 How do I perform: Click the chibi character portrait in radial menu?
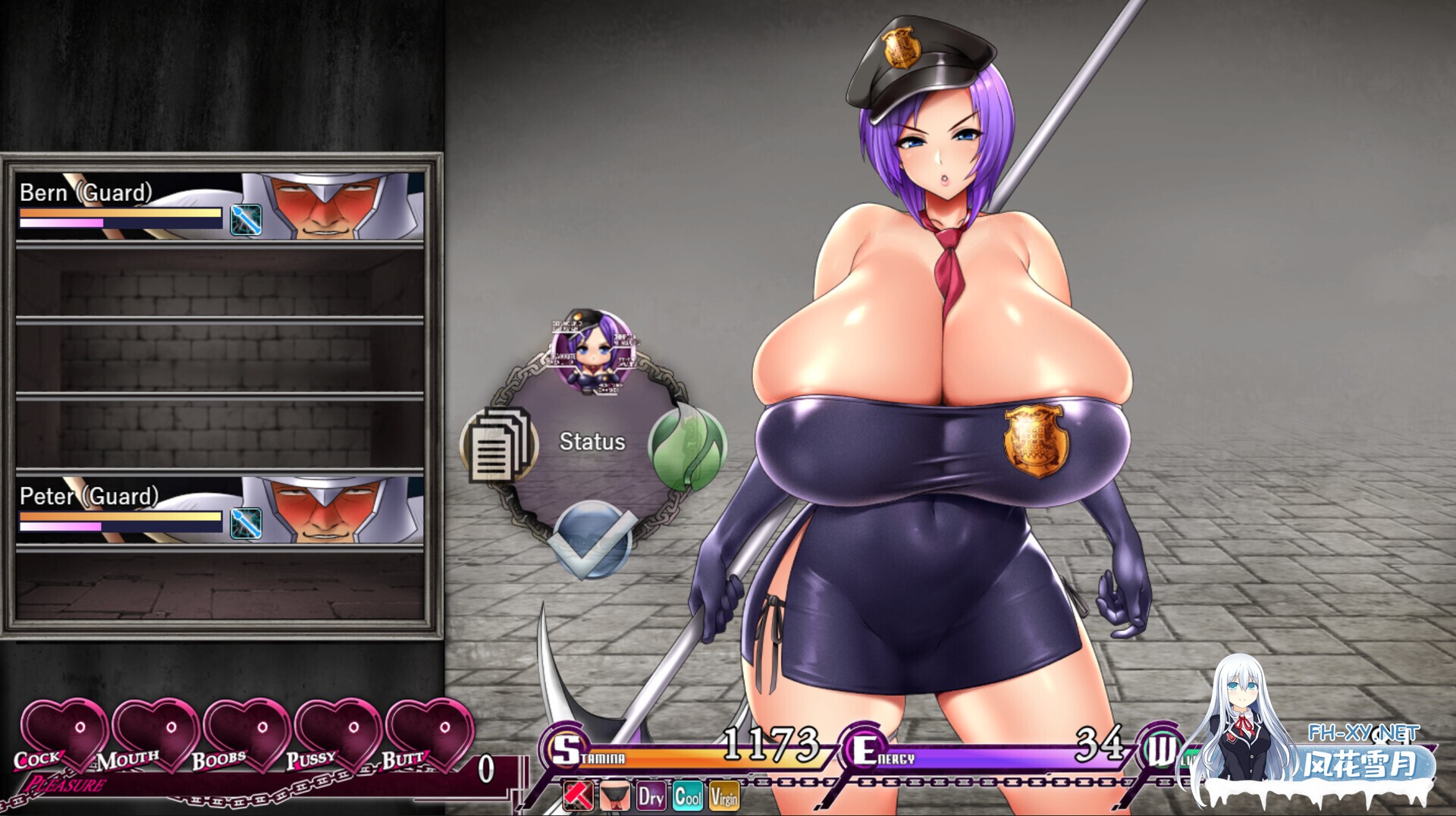coord(592,350)
